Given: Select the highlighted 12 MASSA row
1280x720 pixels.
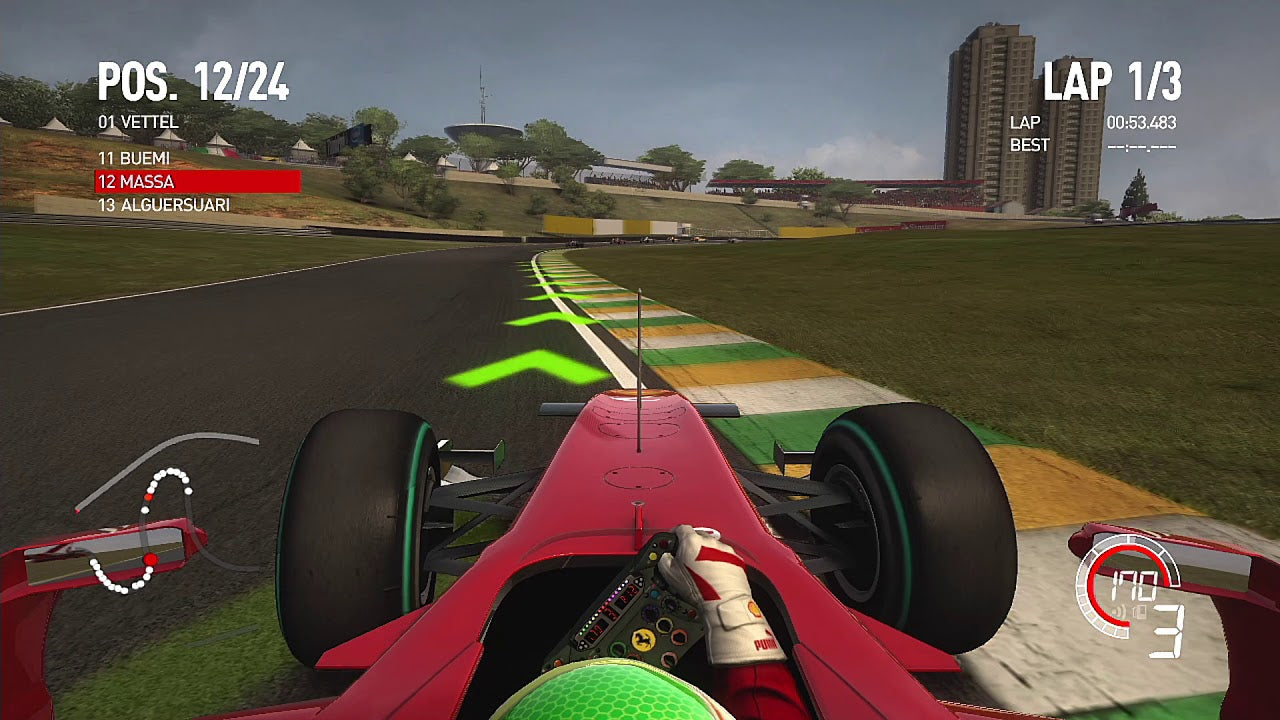Looking at the screenshot, I should click(x=136, y=182).
